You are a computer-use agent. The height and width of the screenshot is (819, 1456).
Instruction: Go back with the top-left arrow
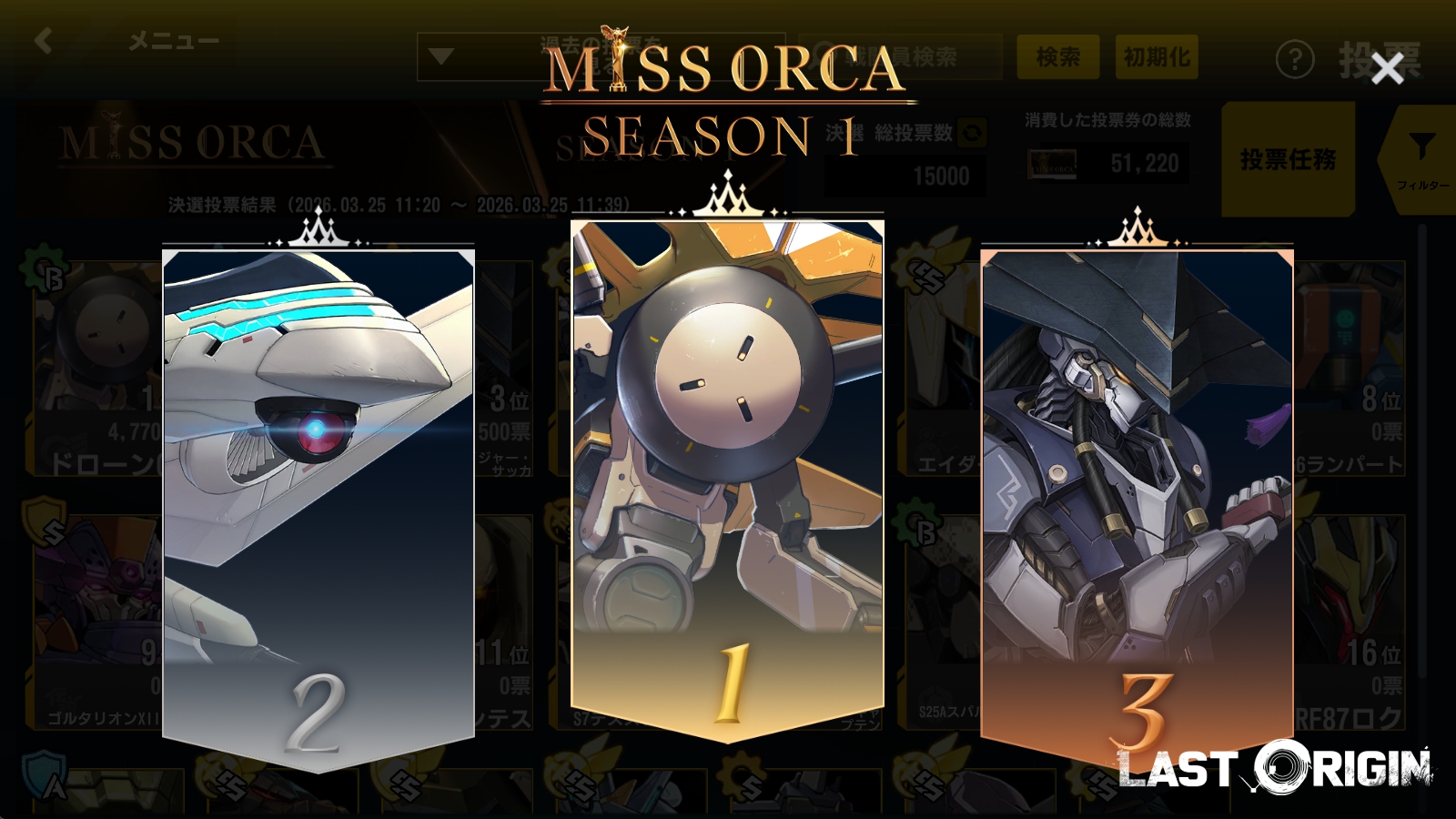pyautogui.click(x=43, y=41)
